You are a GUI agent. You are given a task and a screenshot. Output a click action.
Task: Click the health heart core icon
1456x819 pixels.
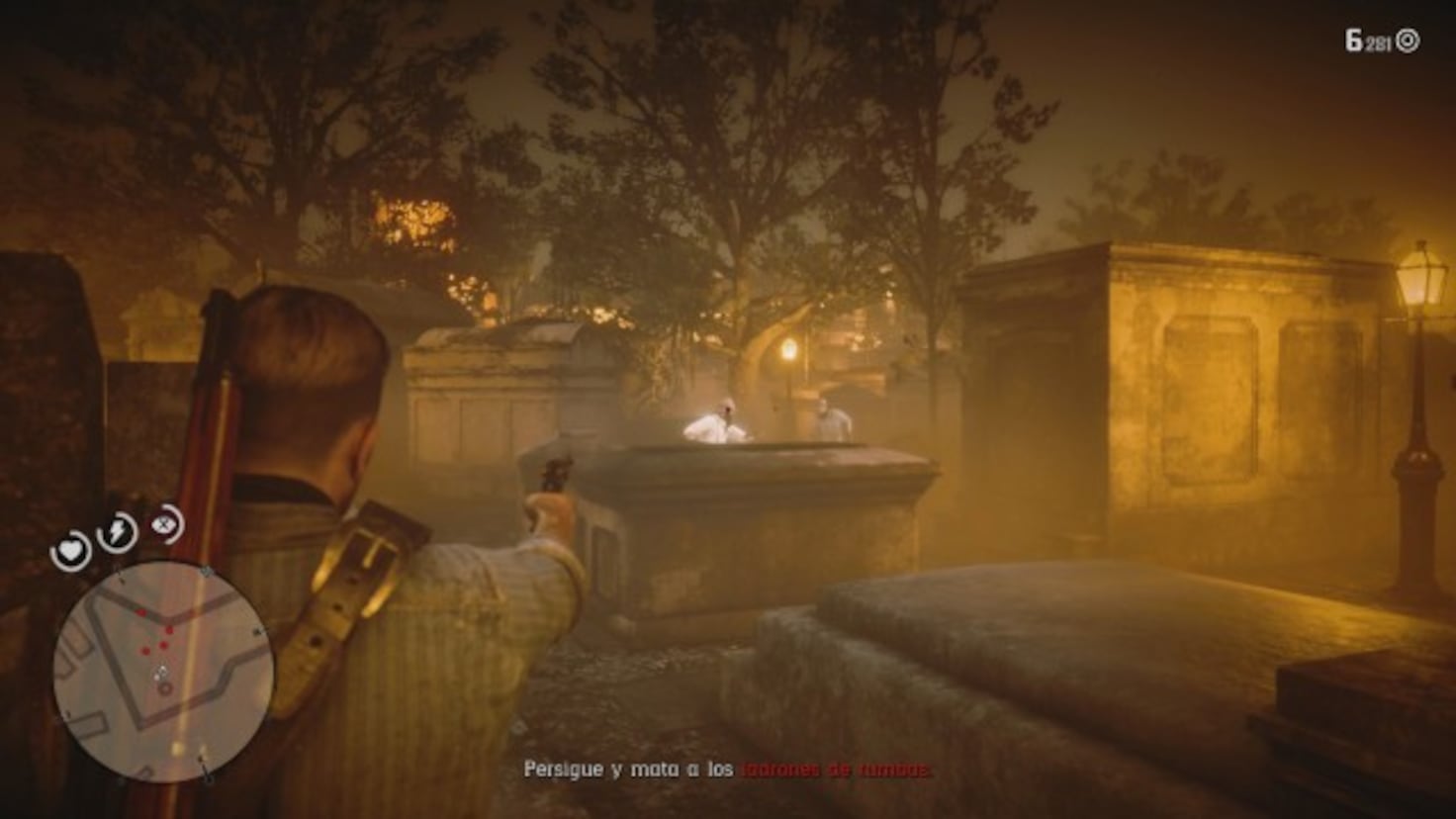[71, 550]
